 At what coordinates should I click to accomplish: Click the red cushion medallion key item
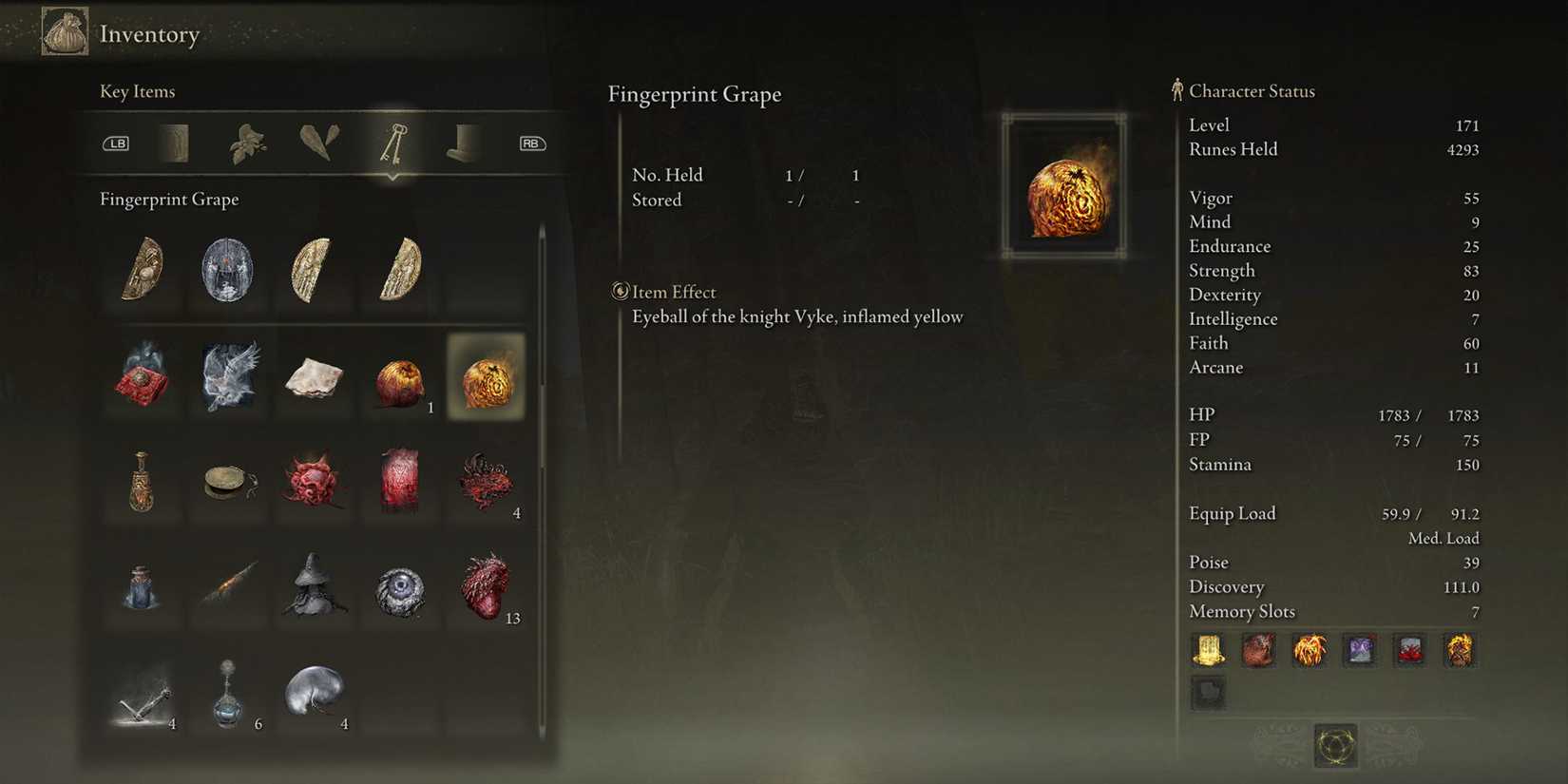(143, 377)
